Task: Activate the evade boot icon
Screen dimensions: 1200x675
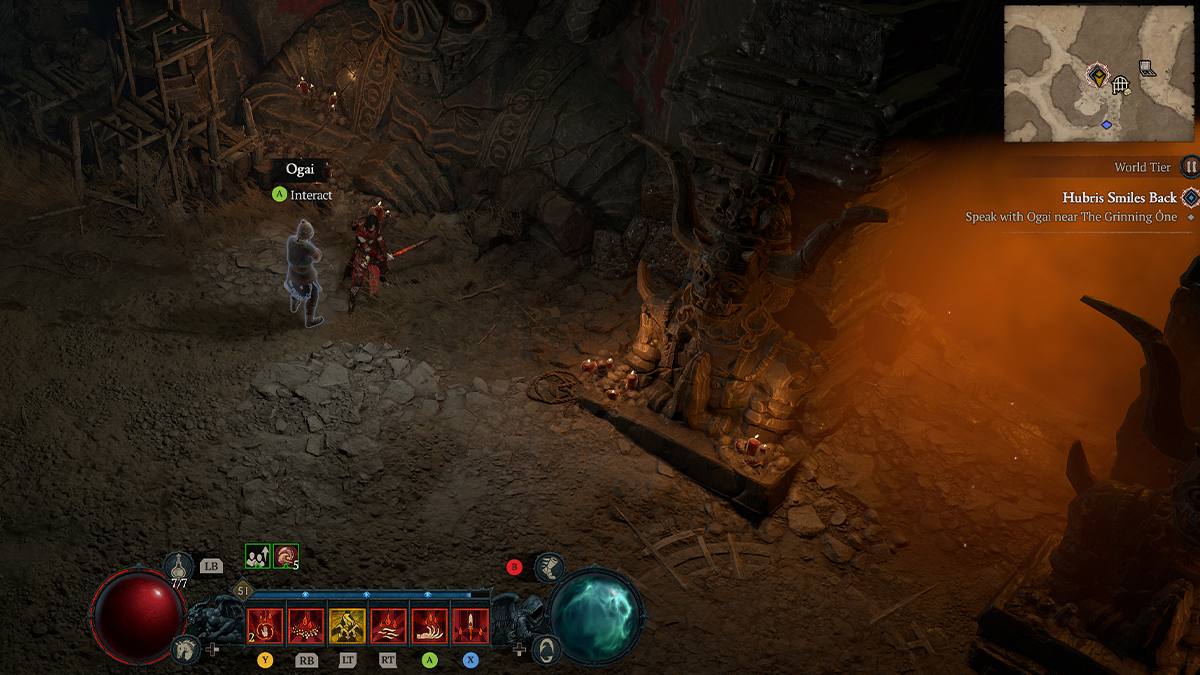Action: (x=549, y=568)
